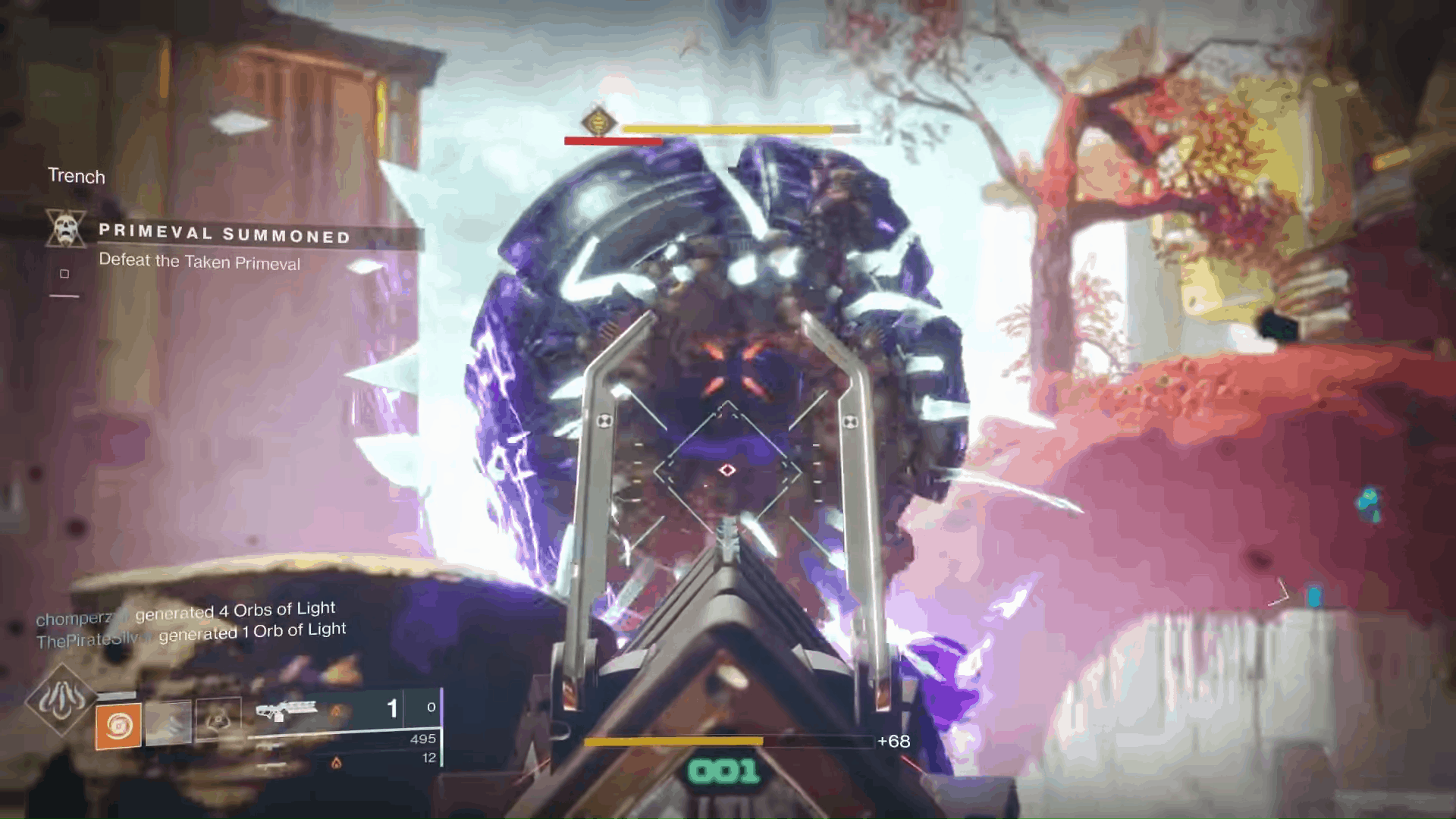Click the solar damage icon next to the weapon
The image size is (1456, 819).
click(337, 710)
